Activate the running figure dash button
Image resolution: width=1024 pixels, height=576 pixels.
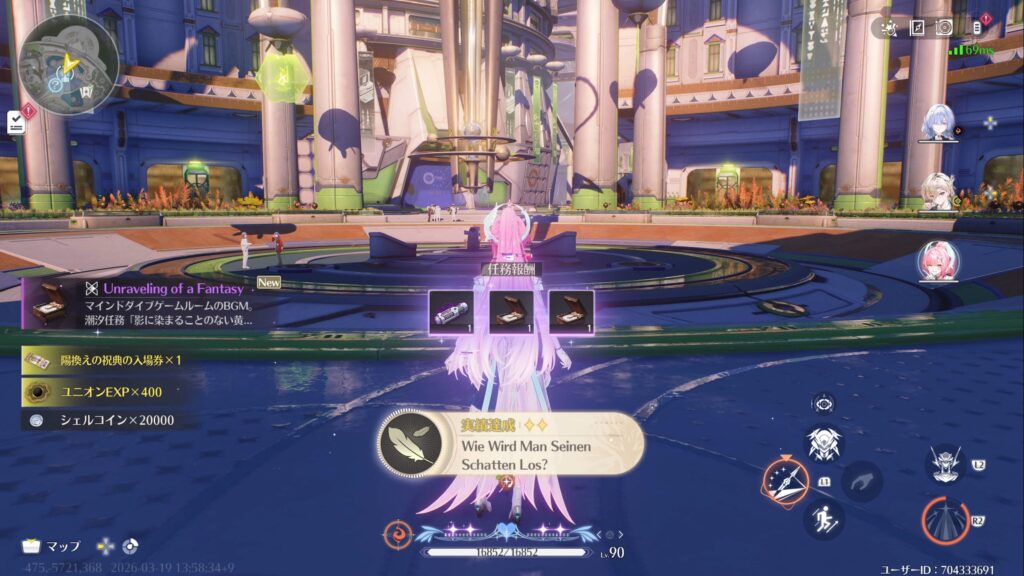[824, 519]
